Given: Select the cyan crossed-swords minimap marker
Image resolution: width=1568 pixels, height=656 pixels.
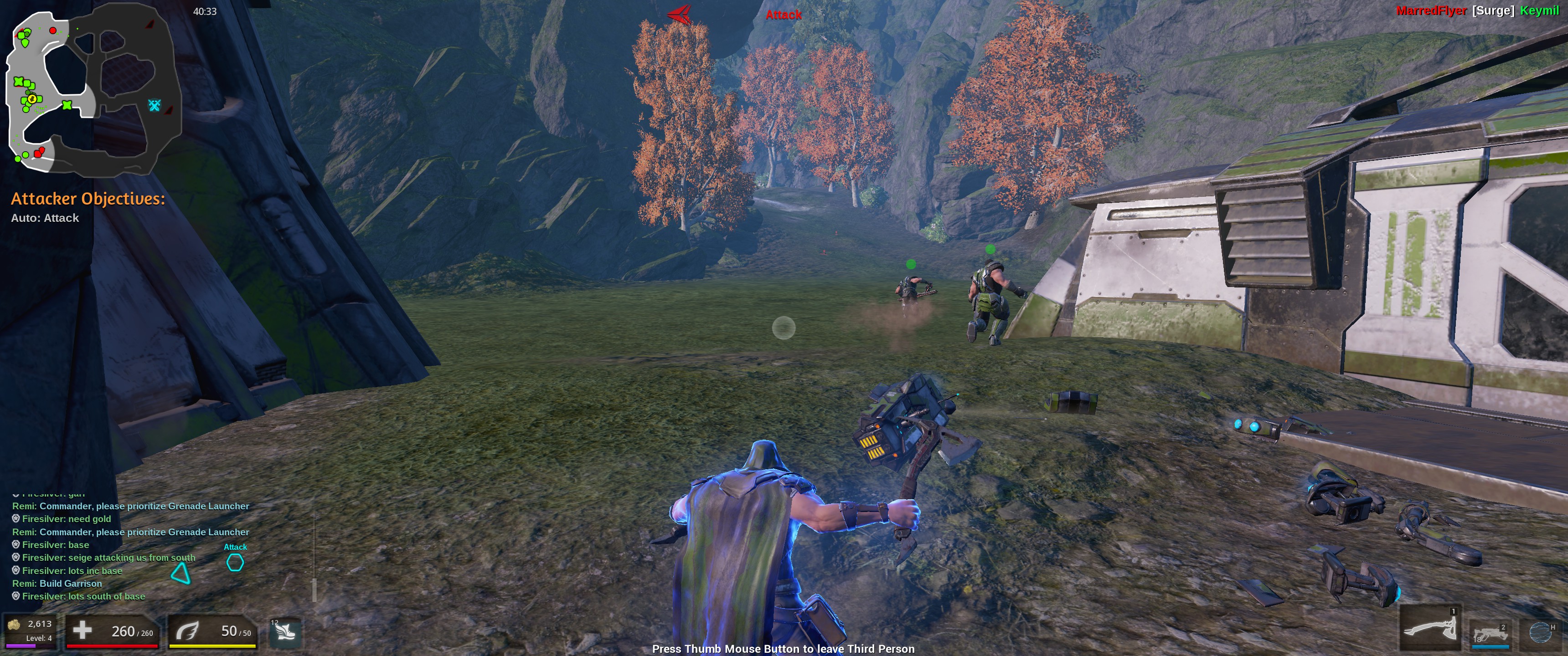Looking at the screenshot, I should coord(155,105).
